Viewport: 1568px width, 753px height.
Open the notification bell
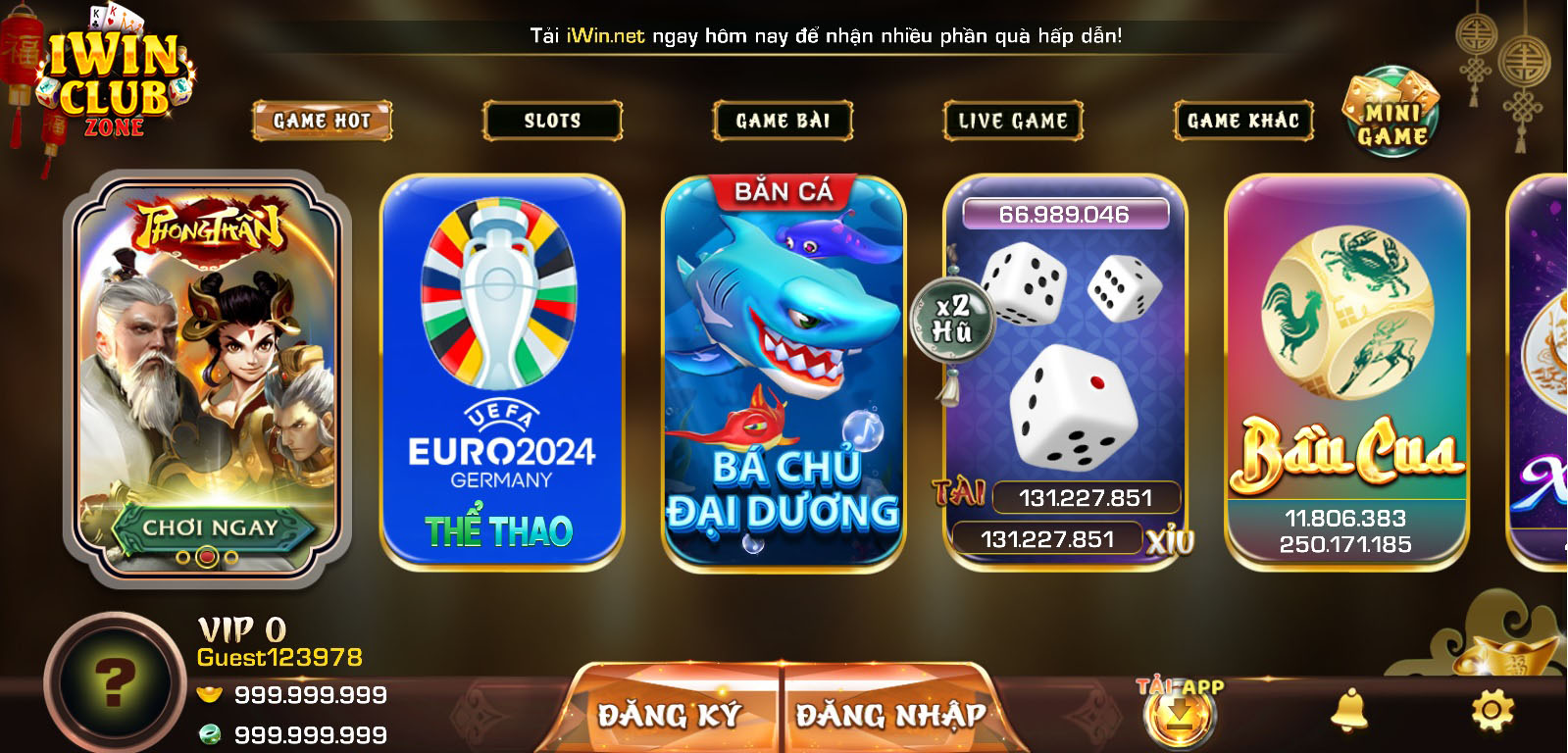(1348, 710)
